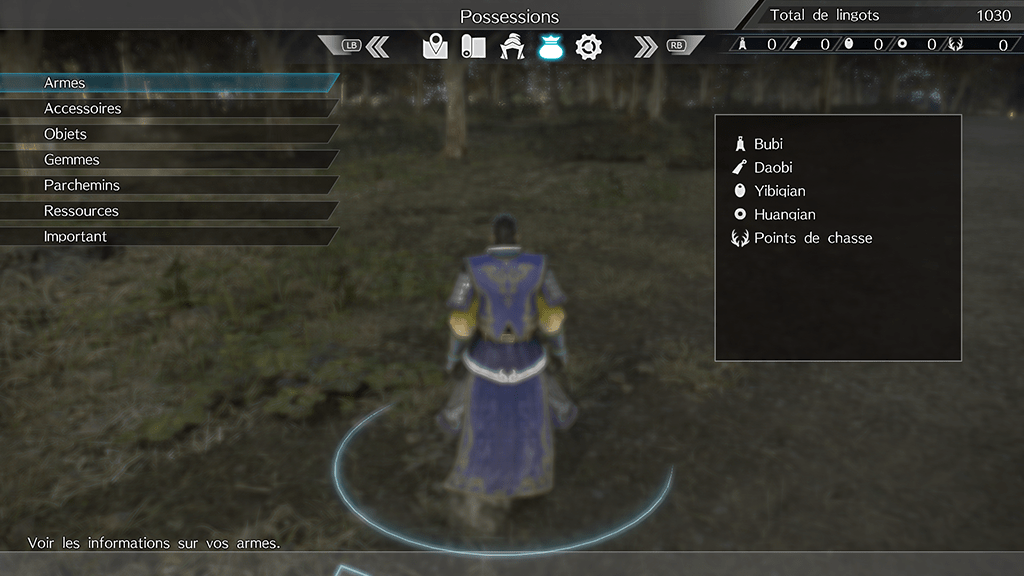
Task: Click the right double-chevron tab arrow
Action: click(645, 46)
